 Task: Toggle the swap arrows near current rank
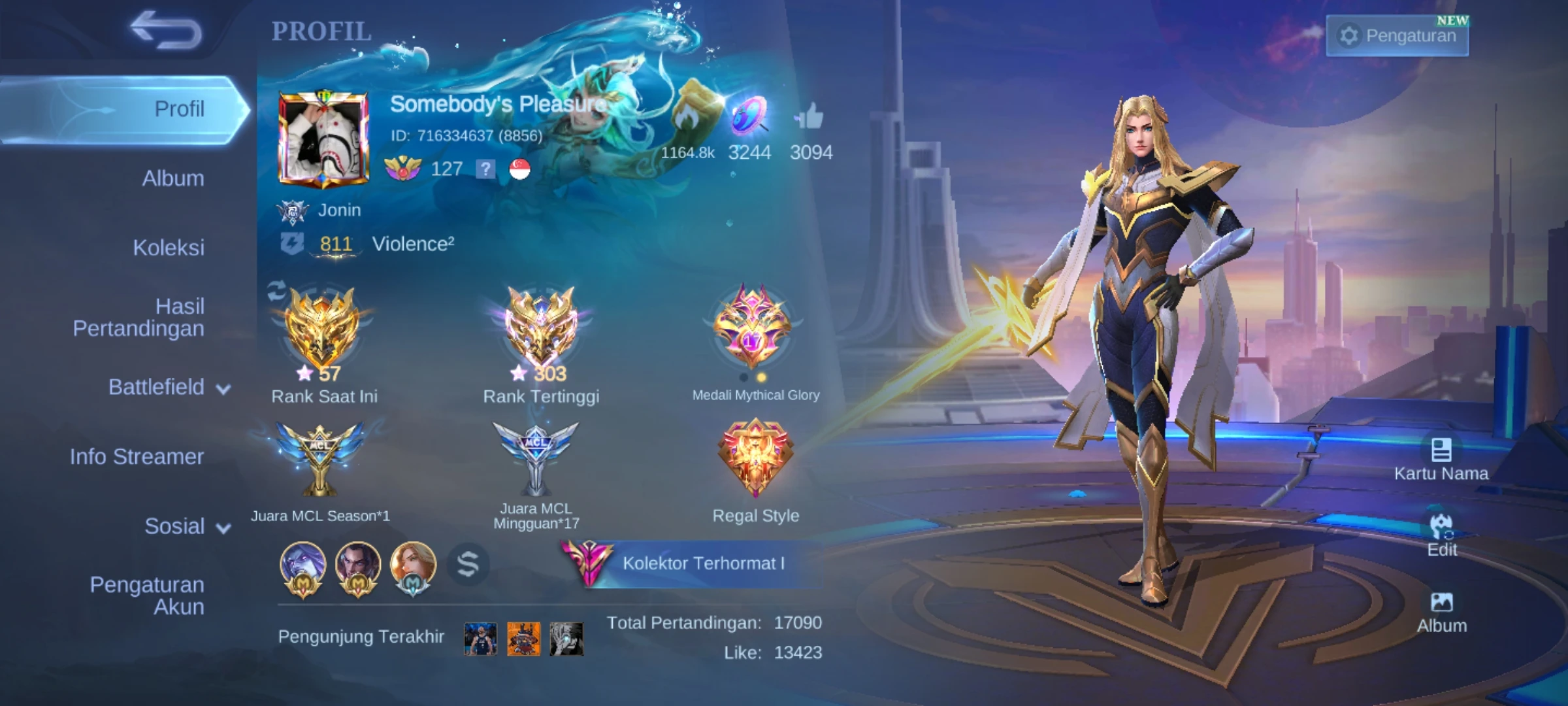[x=276, y=291]
